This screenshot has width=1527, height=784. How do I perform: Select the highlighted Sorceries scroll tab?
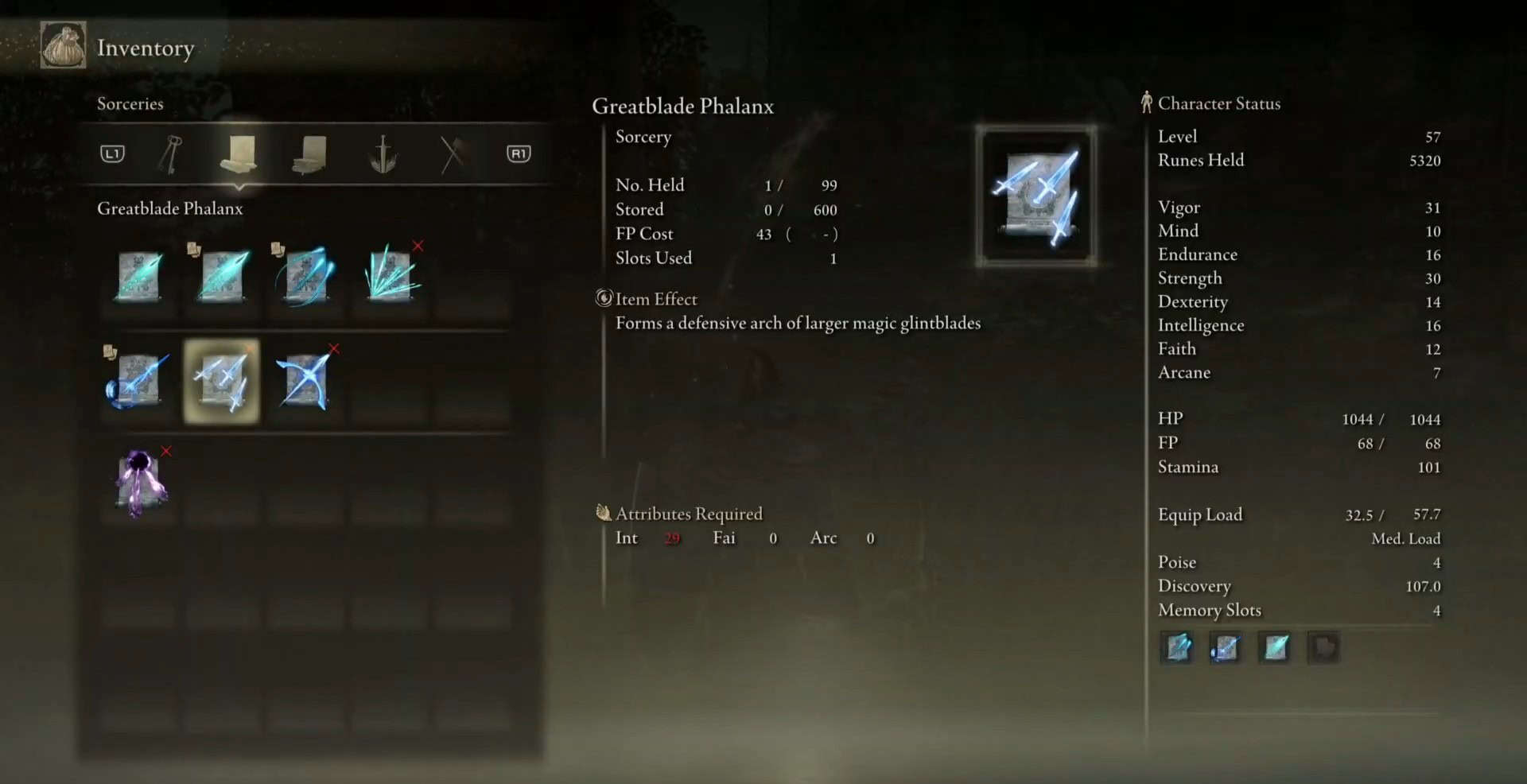(238, 153)
